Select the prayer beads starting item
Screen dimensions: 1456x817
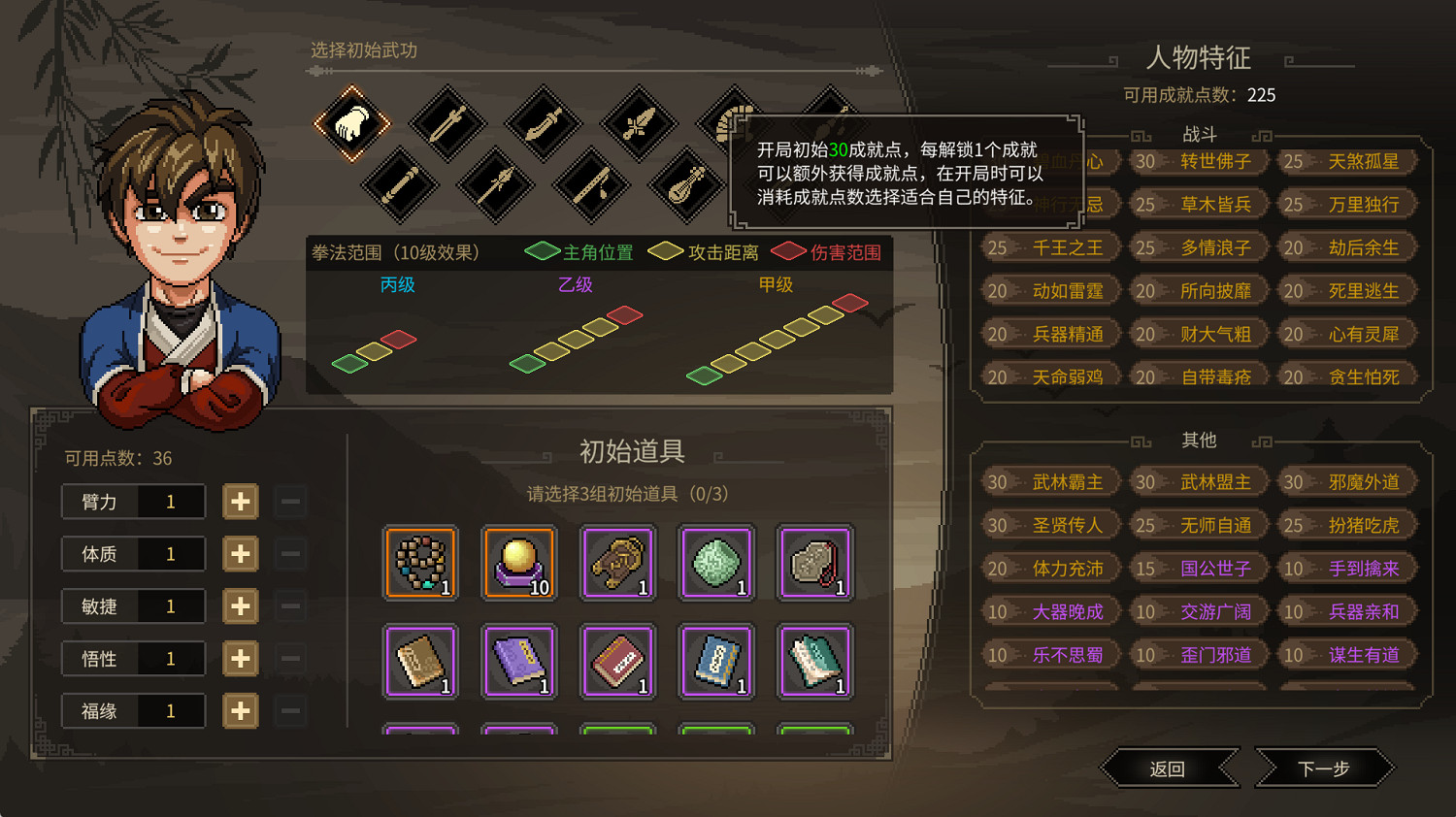tap(420, 563)
